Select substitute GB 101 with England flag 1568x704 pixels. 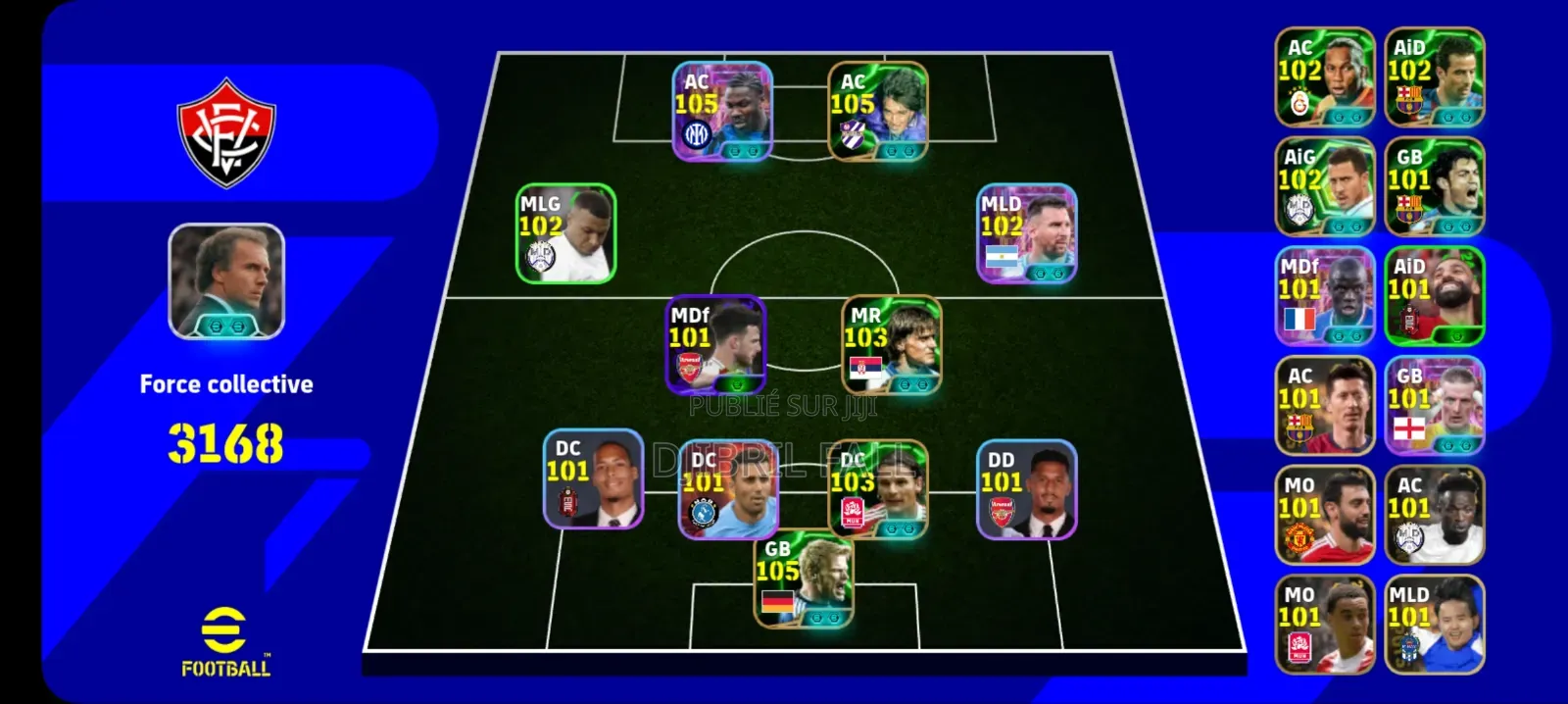pyautogui.click(x=1434, y=406)
